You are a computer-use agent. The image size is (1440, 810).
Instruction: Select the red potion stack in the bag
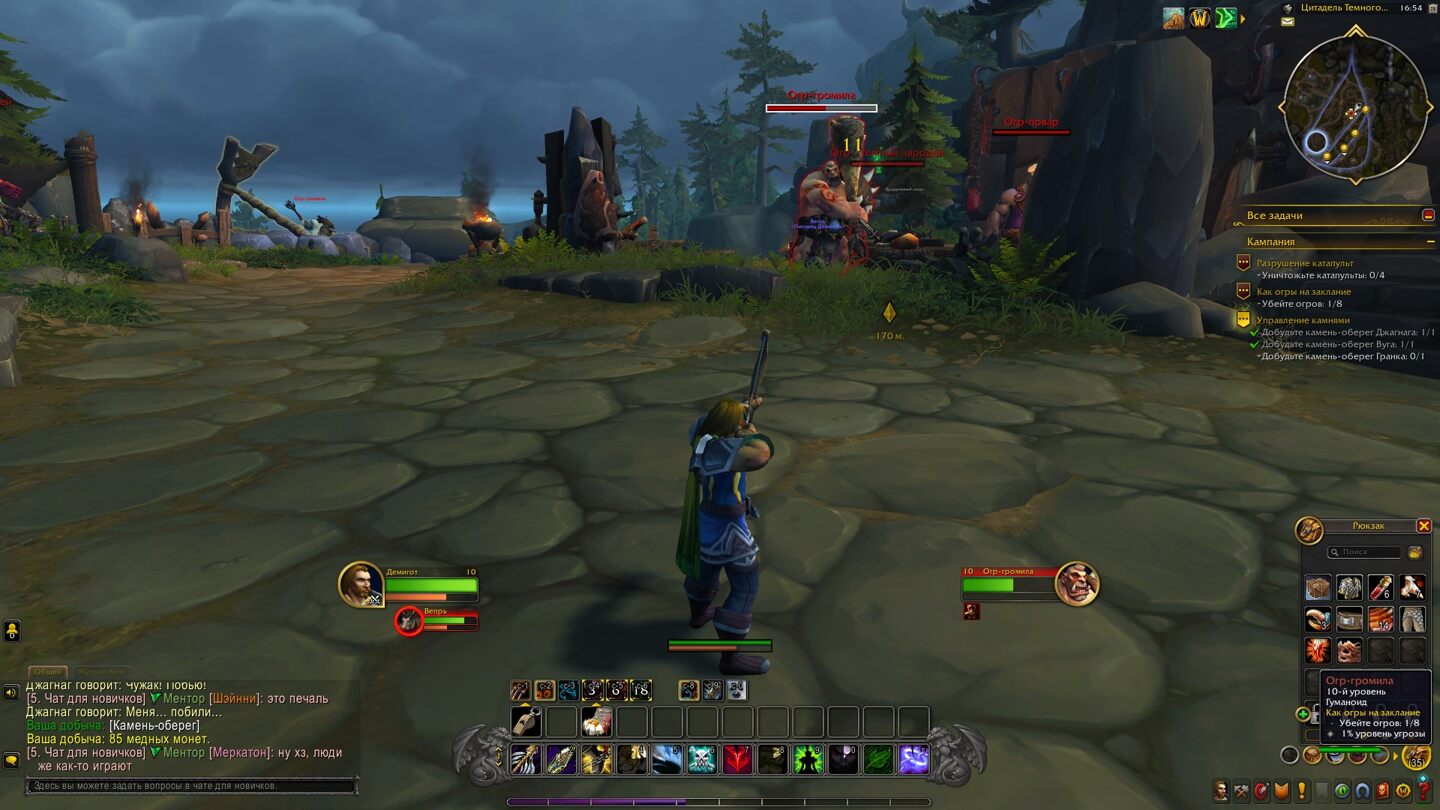click(x=1380, y=588)
